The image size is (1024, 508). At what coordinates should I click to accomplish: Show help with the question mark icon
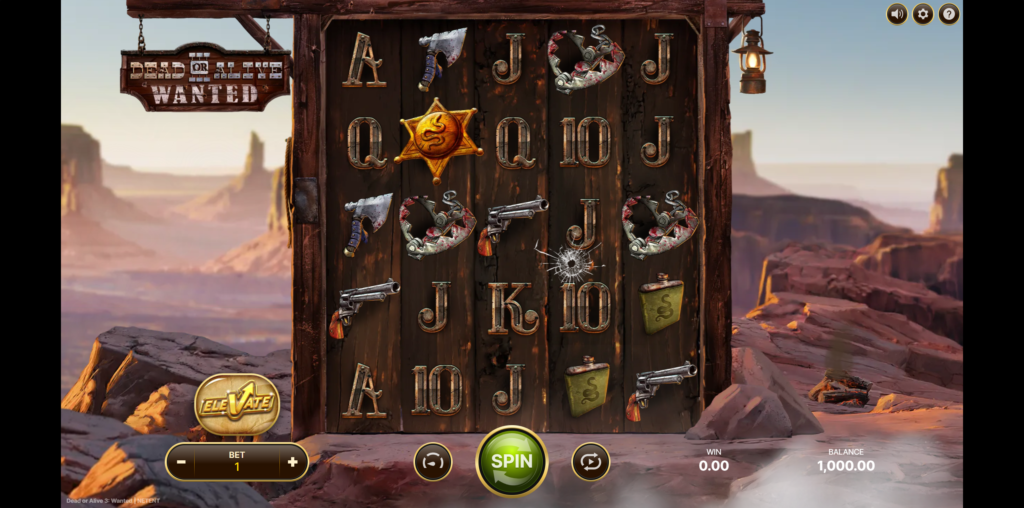tap(949, 14)
